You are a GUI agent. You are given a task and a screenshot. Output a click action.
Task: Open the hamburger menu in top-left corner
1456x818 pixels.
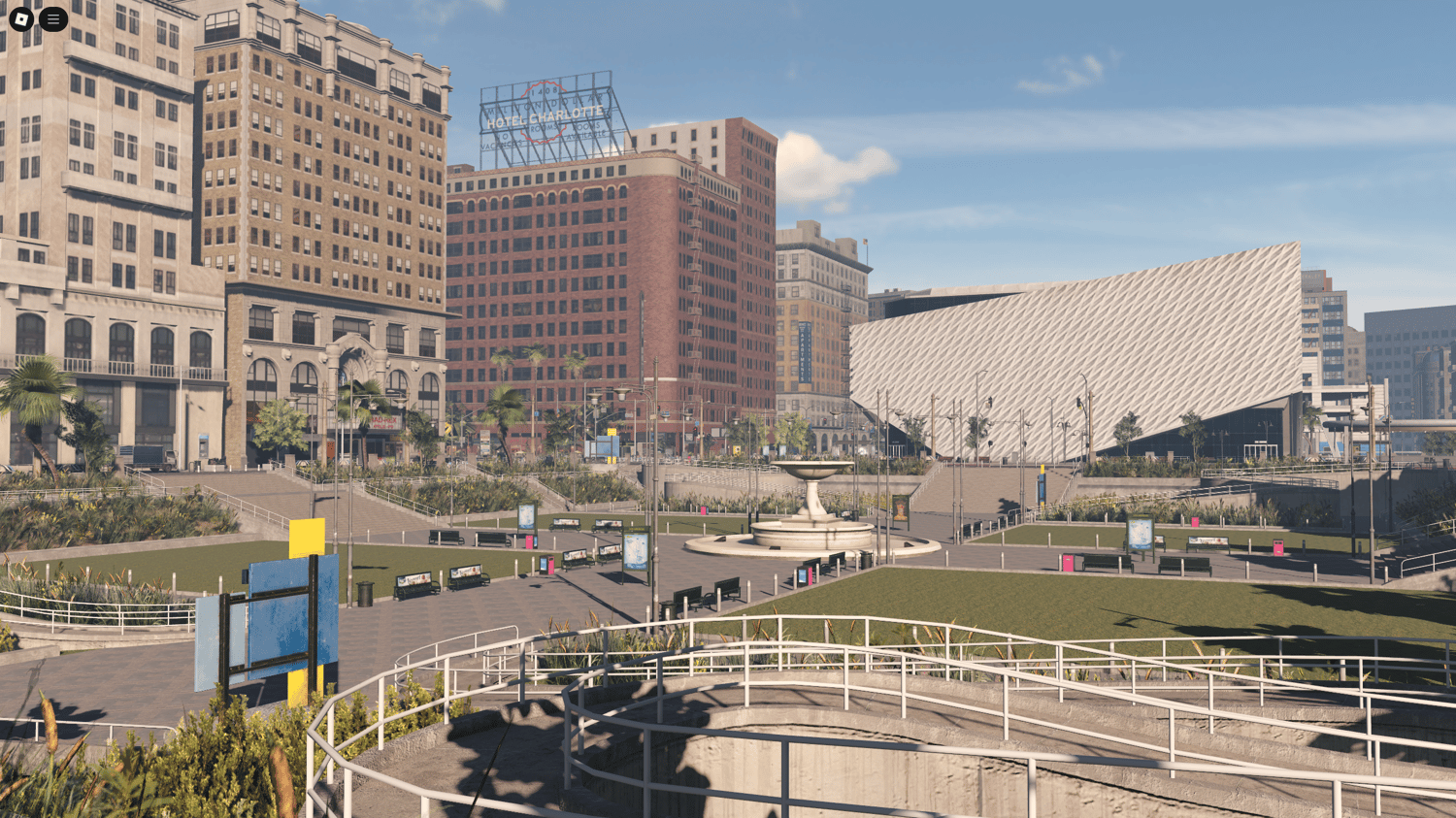coord(52,17)
